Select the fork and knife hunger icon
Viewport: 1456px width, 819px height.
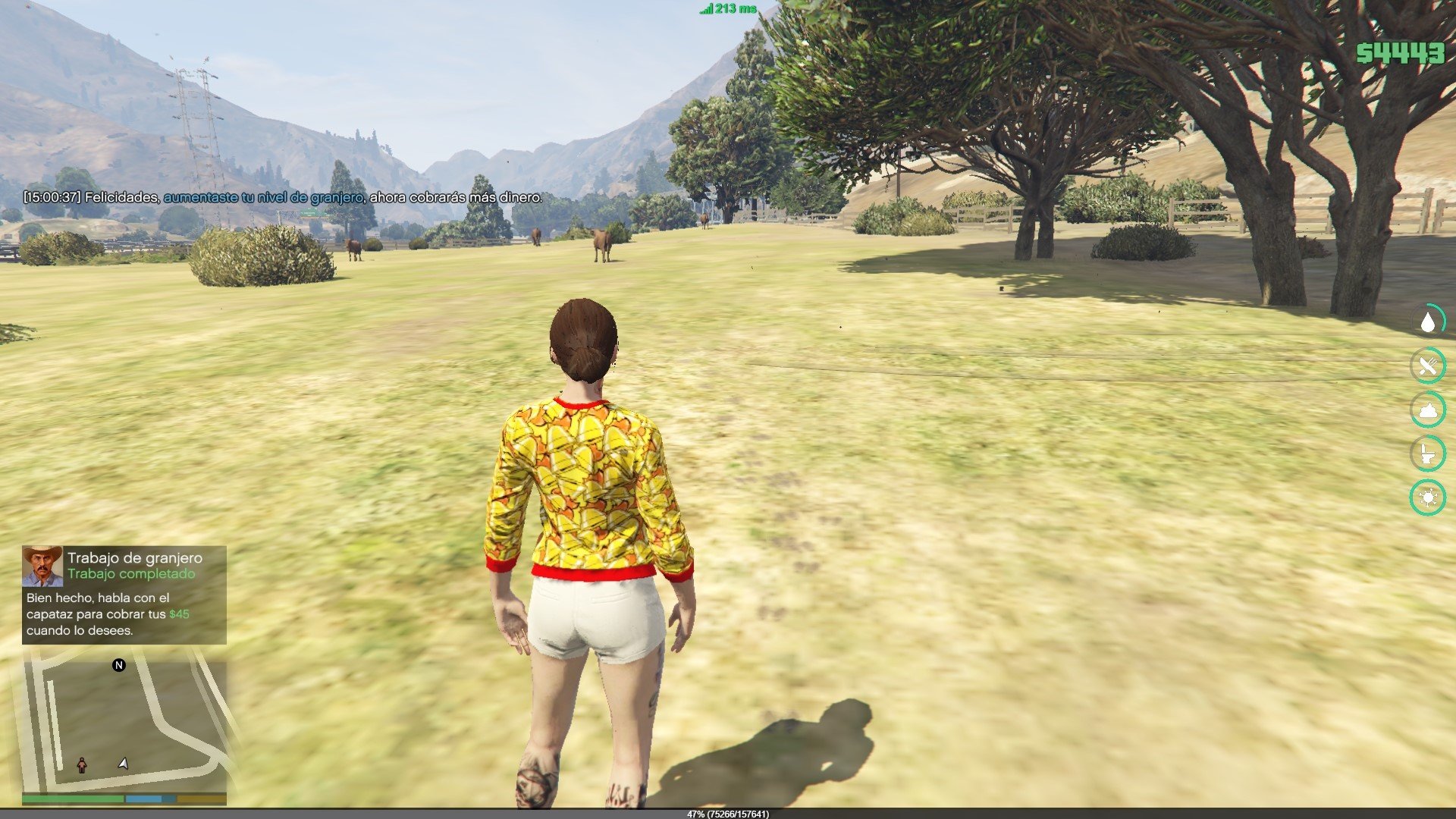(1428, 366)
